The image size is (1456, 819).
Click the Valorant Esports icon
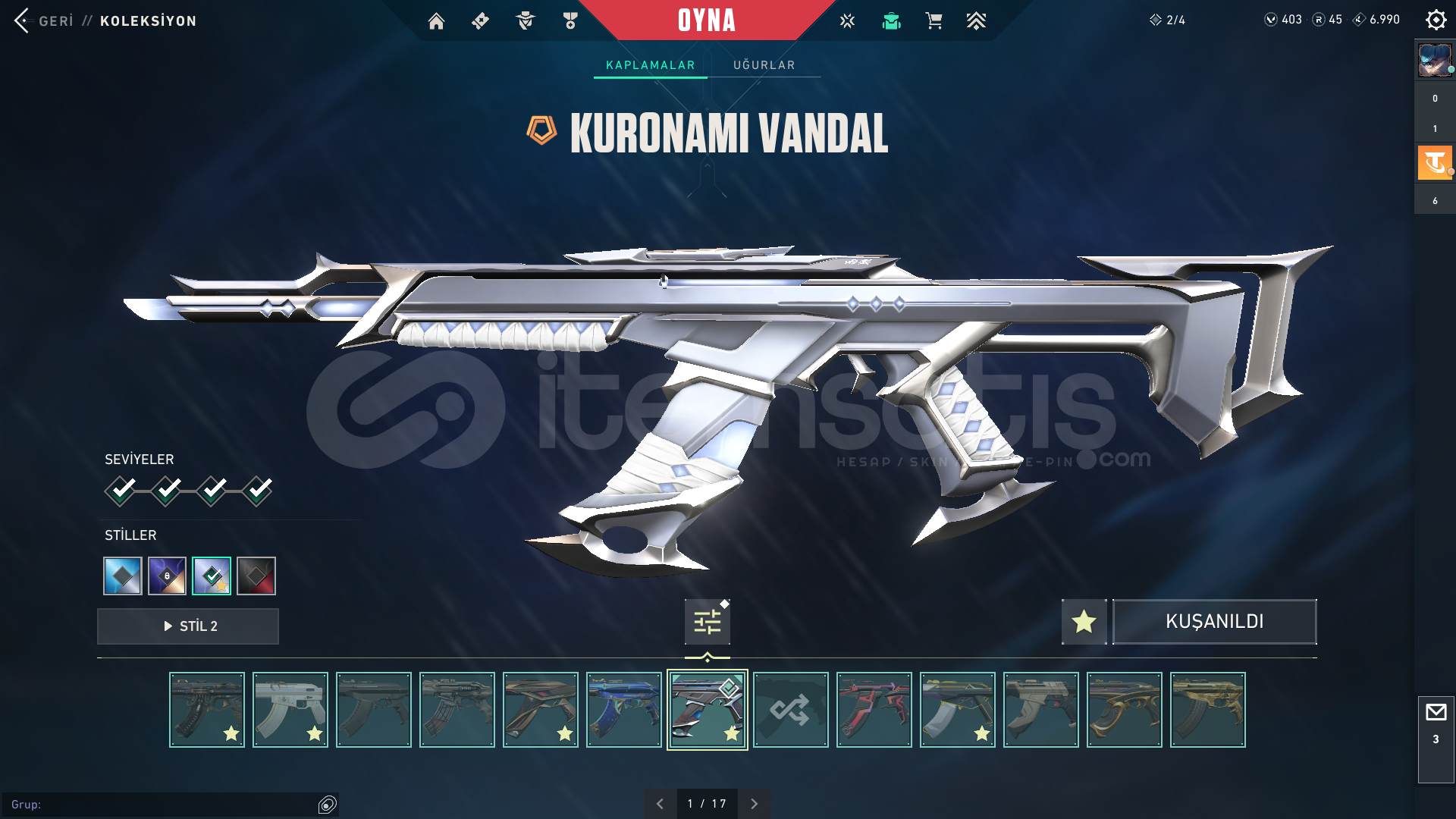tap(846, 21)
